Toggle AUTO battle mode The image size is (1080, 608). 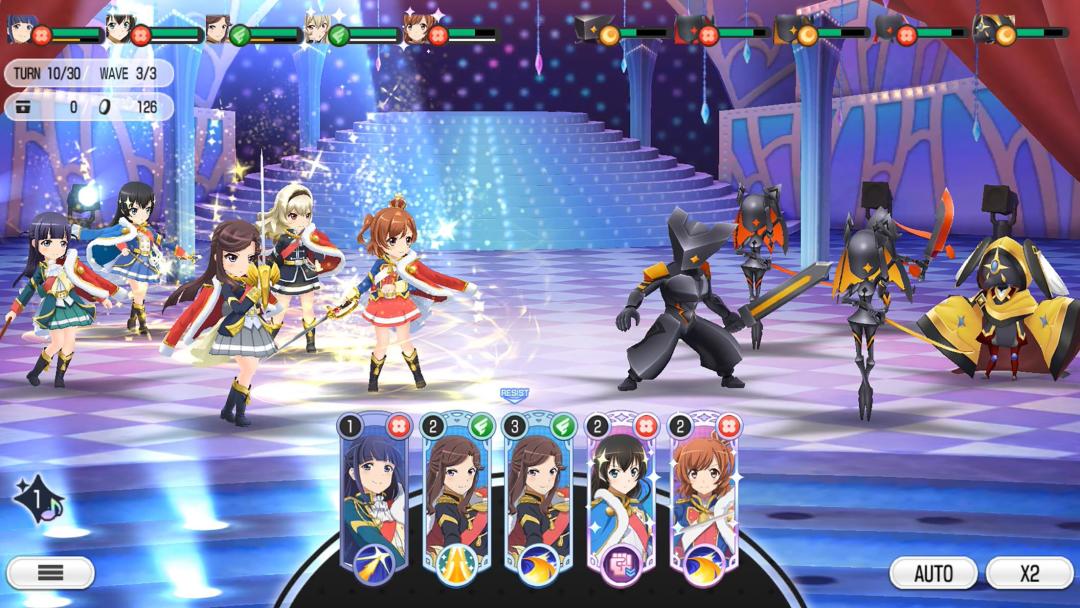[933, 573]
